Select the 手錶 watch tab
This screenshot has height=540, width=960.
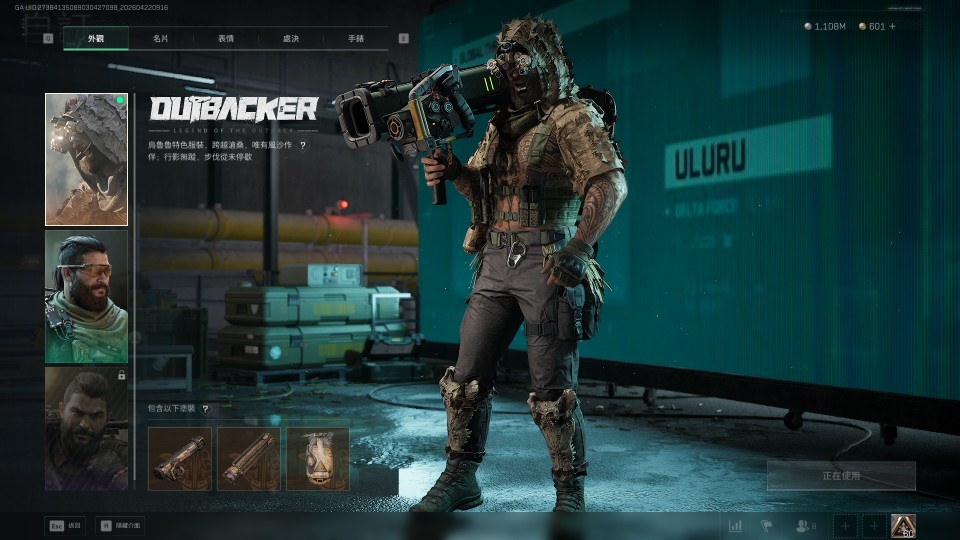356,39
